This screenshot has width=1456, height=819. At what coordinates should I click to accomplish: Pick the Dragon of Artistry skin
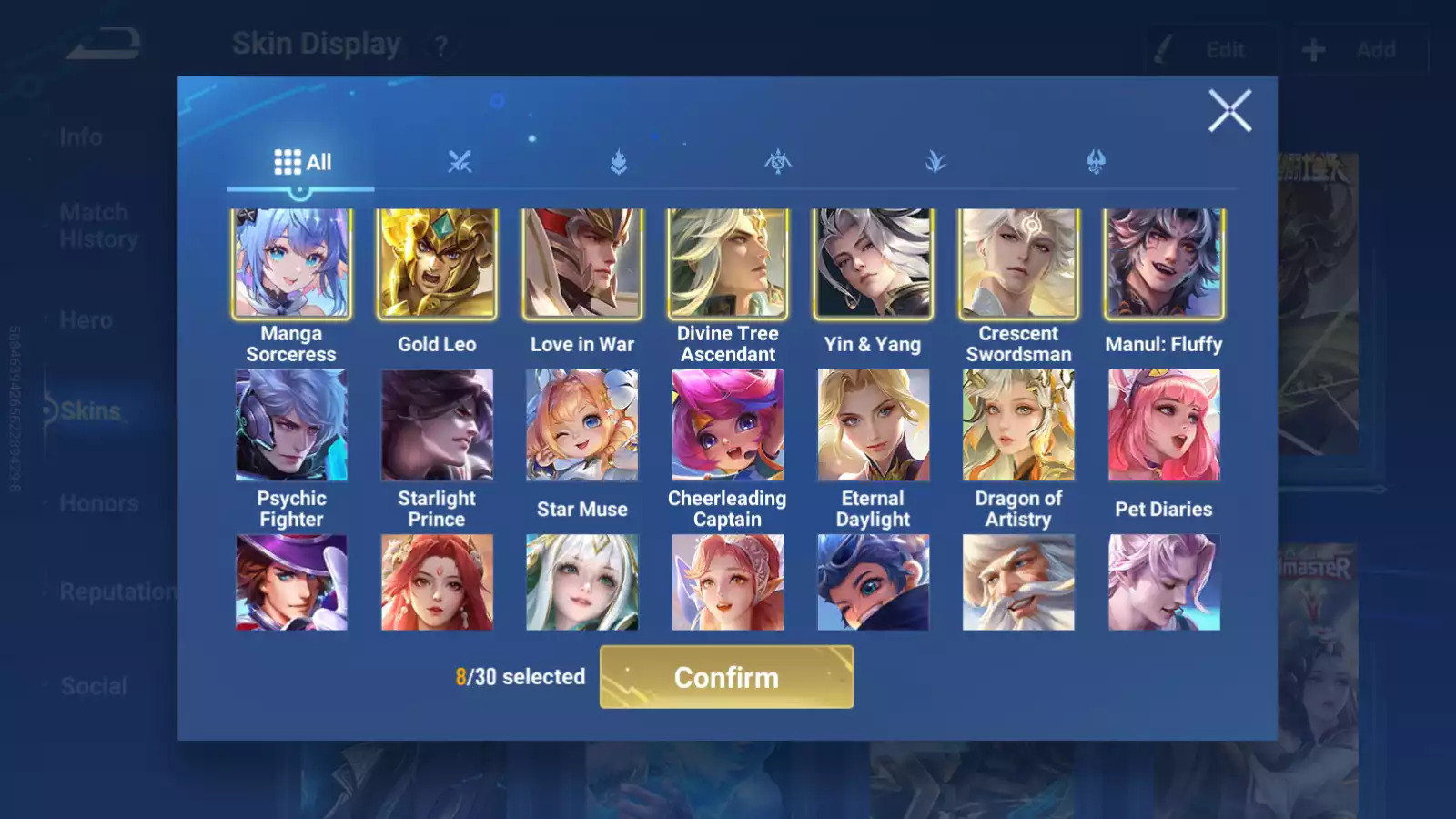1018,425
